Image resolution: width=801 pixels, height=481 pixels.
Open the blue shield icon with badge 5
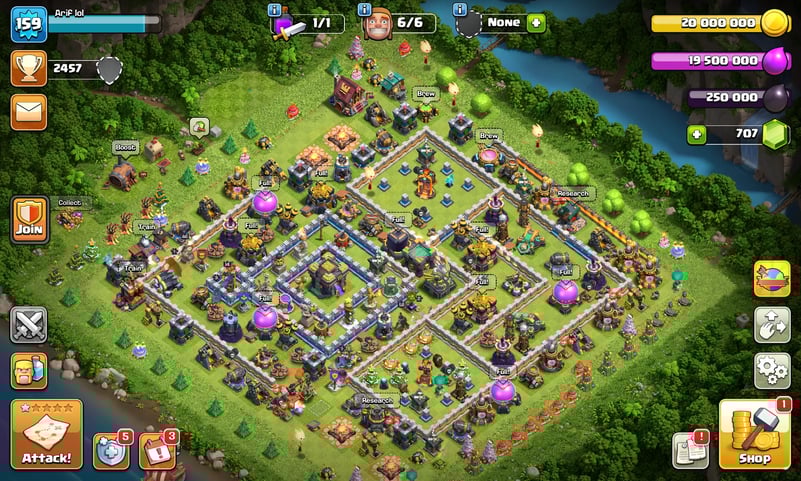tap(111, 451)
